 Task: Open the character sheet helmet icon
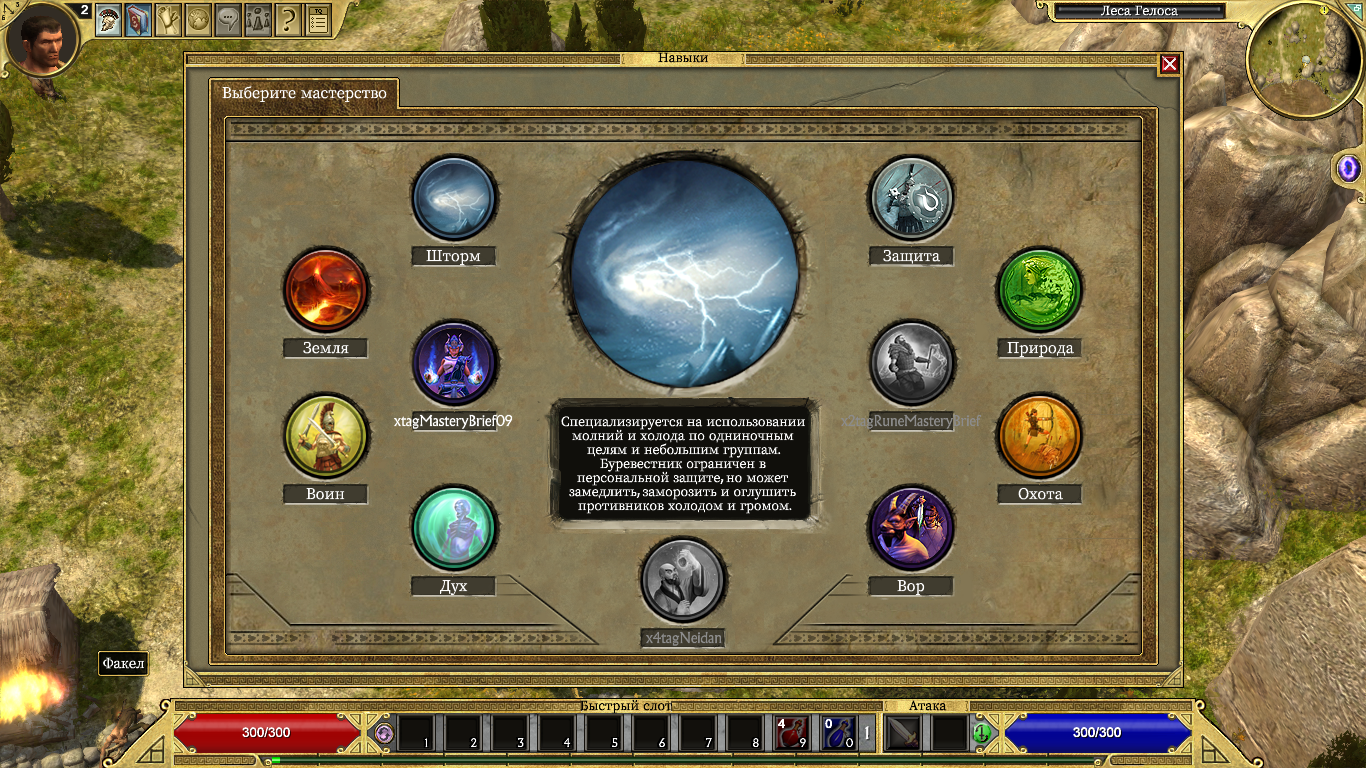tap(109, 19)
